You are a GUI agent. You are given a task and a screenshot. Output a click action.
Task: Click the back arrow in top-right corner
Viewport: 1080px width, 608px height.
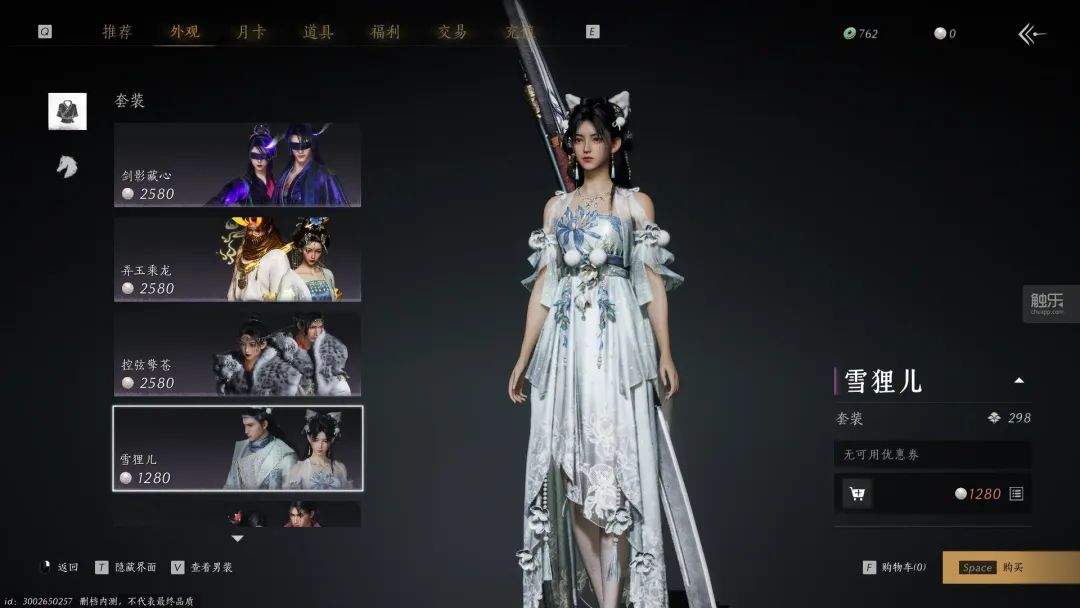pos(1032,35)
